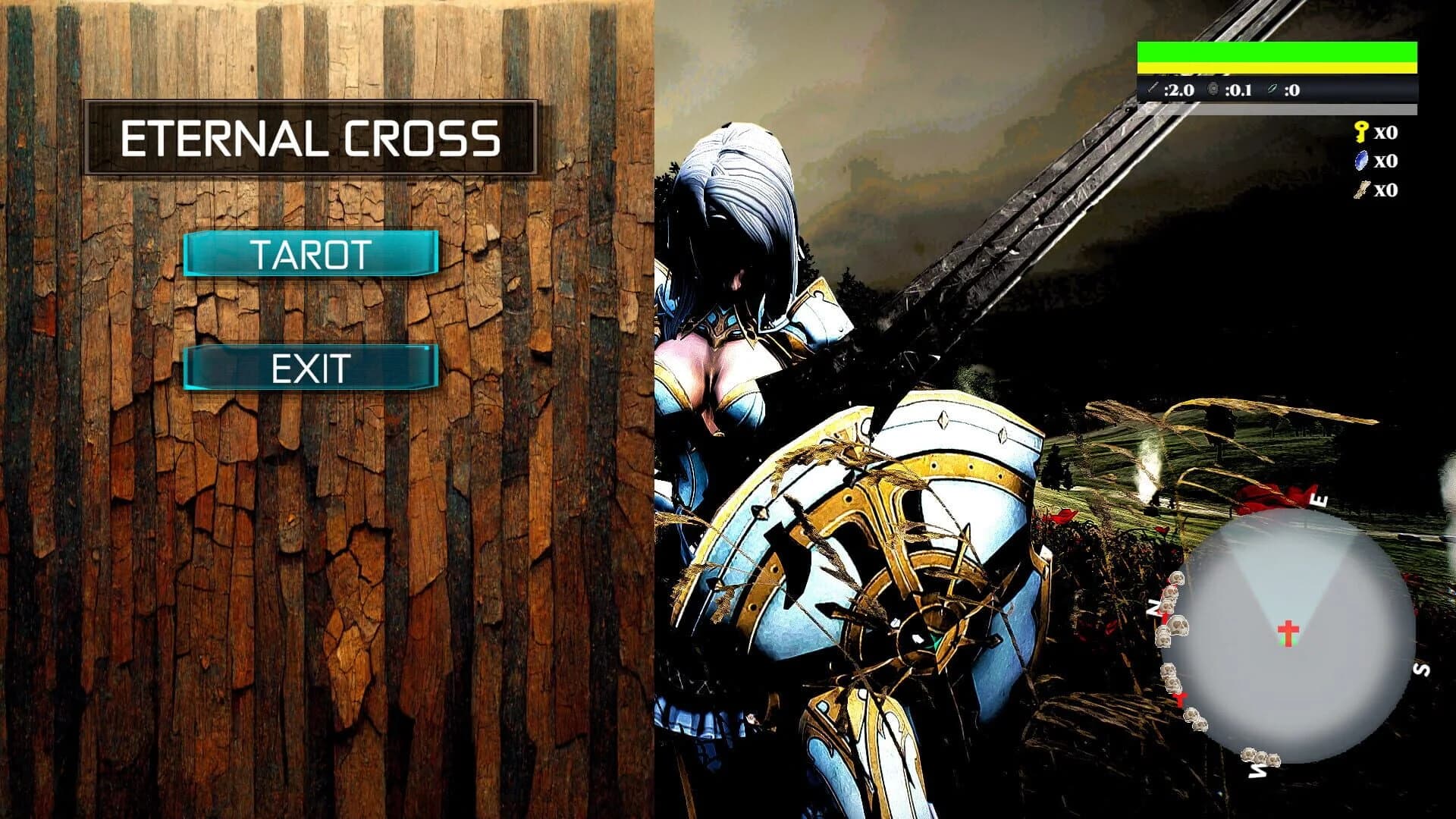Click the sword icon showing 2.0
Viewport: 1456px width, 819px height.
click(1153, 89)
